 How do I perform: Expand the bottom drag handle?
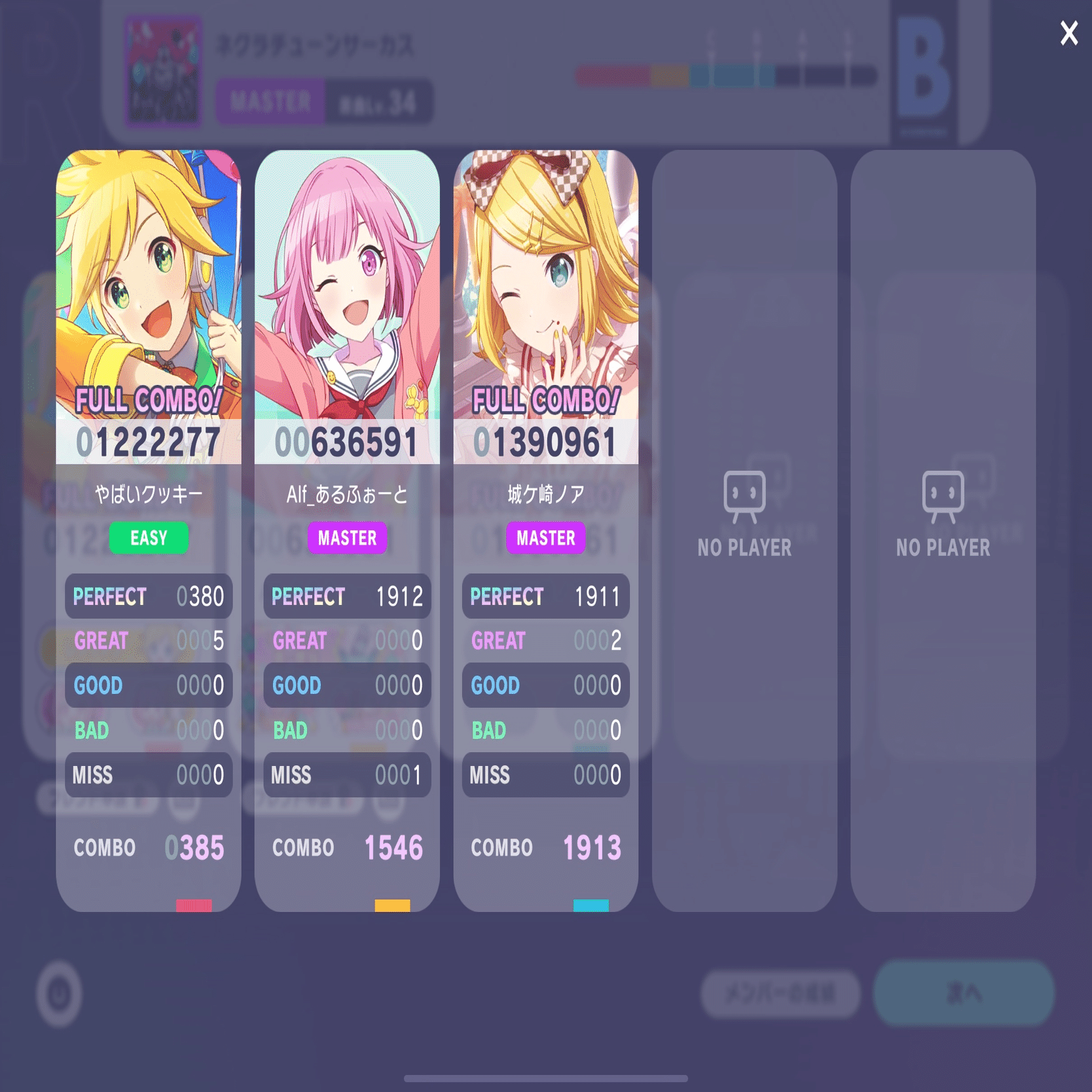(546, 1077)
